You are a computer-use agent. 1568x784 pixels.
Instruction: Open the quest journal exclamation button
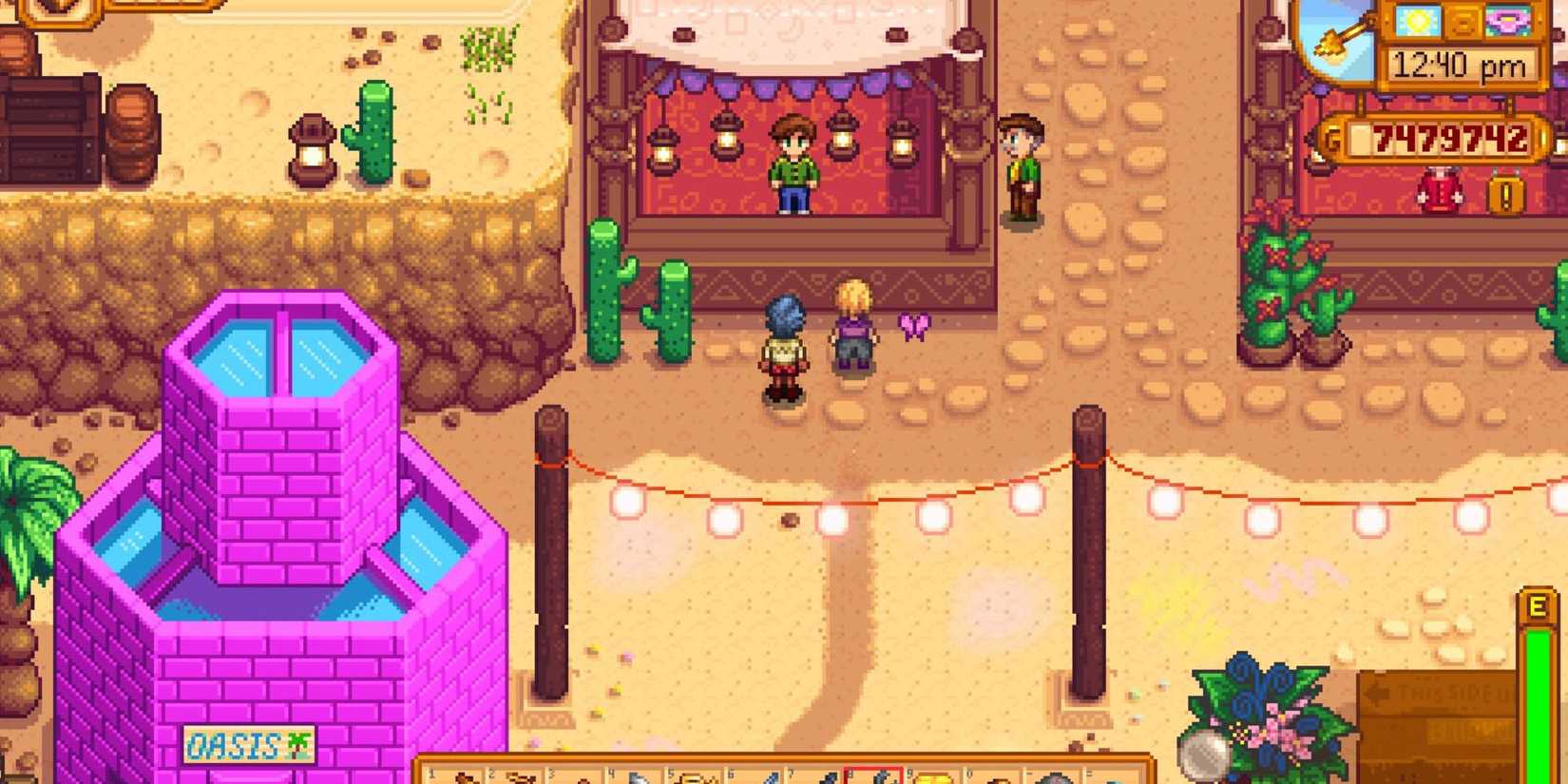[1504, 193]
